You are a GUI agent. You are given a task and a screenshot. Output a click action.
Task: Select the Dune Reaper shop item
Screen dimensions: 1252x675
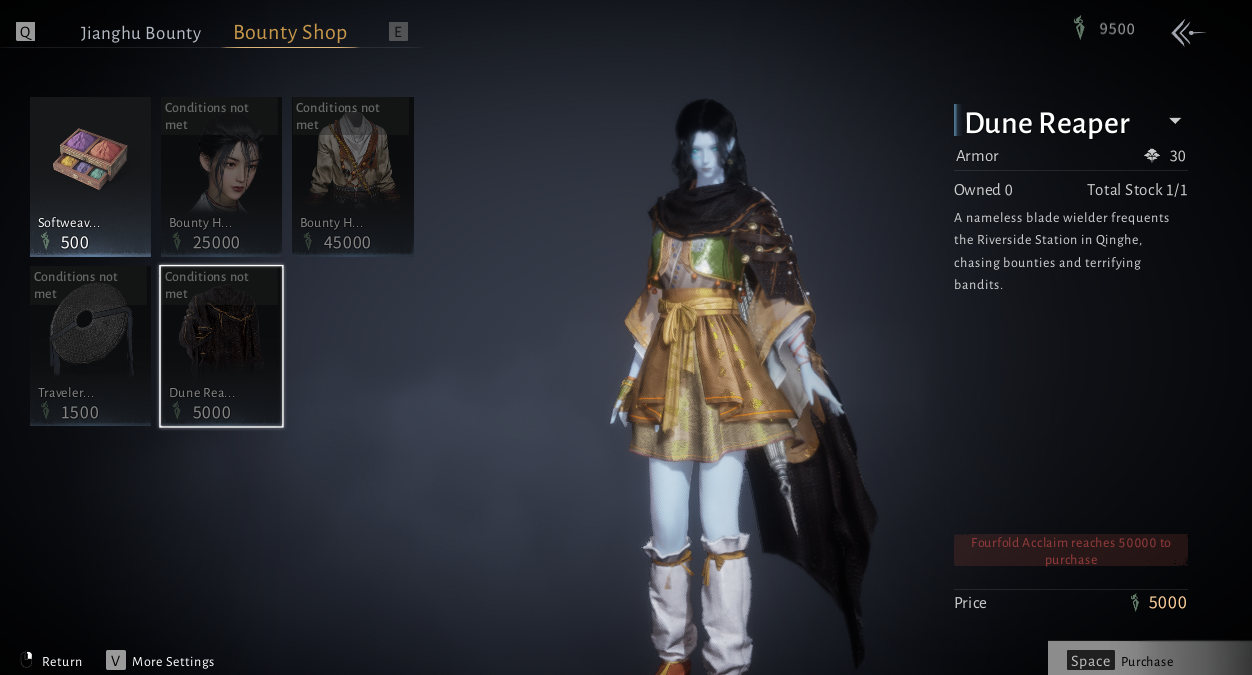coord(221,345)
